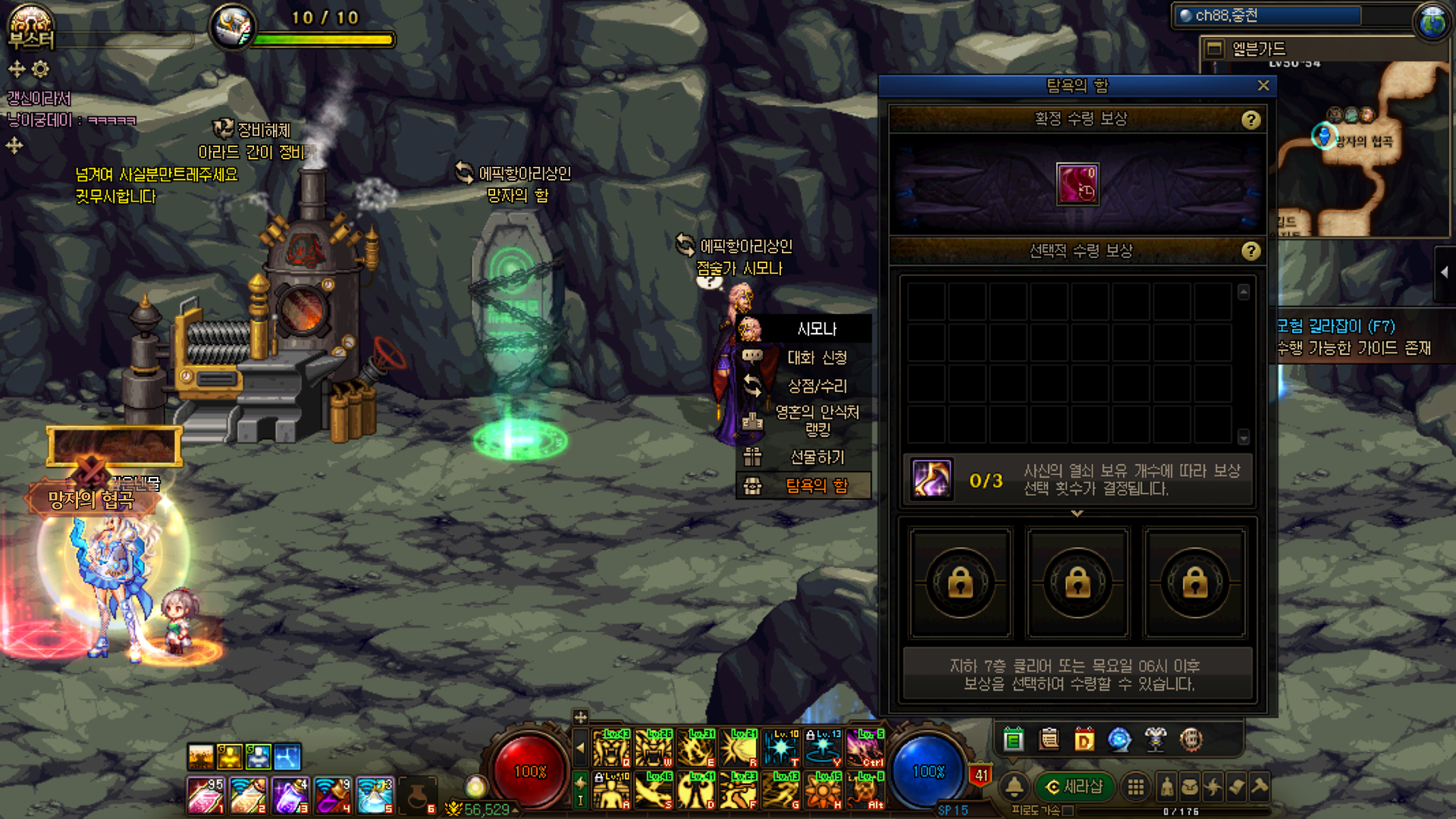Open help for 선택적 수령 보상
Viewport: 1456px width, 819px height.
point(1250,251)
